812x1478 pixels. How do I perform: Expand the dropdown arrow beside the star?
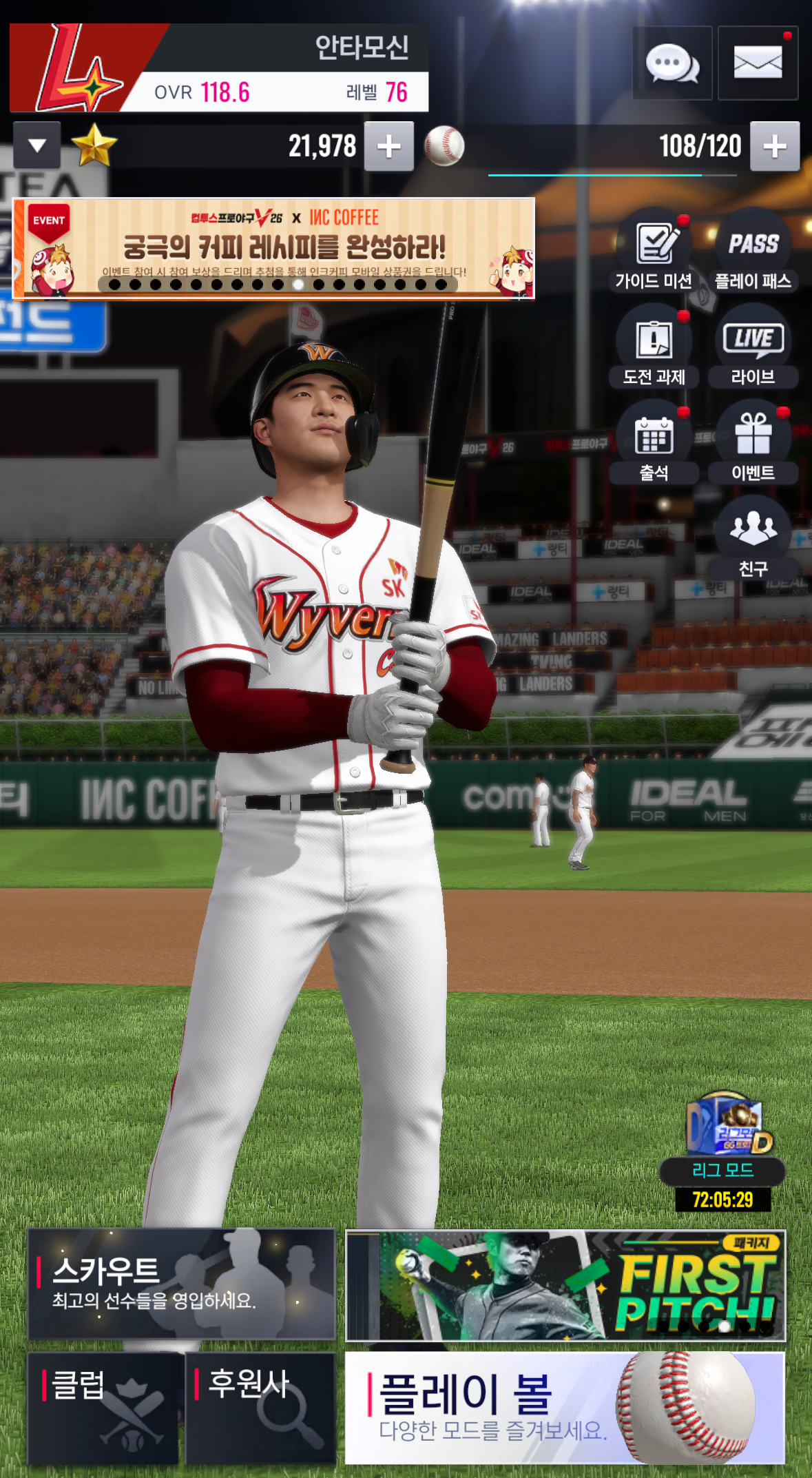click(37, 145)
